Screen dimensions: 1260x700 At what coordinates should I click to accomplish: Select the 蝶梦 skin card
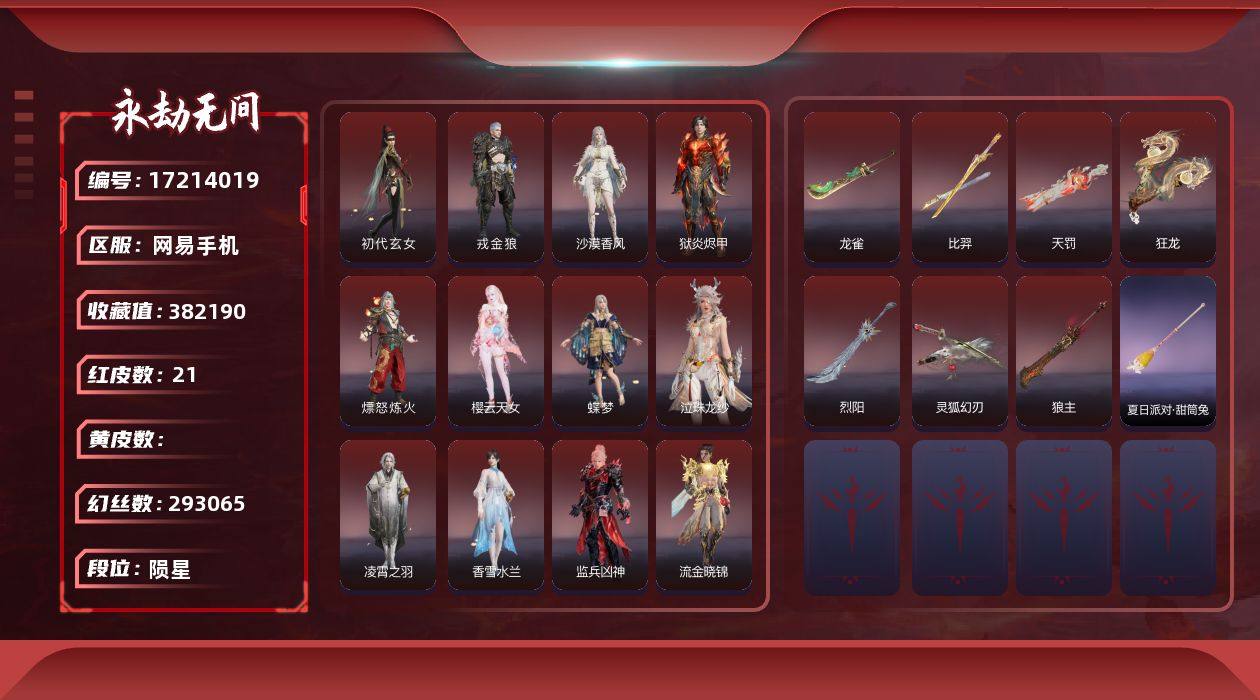(x=600, y=351)
